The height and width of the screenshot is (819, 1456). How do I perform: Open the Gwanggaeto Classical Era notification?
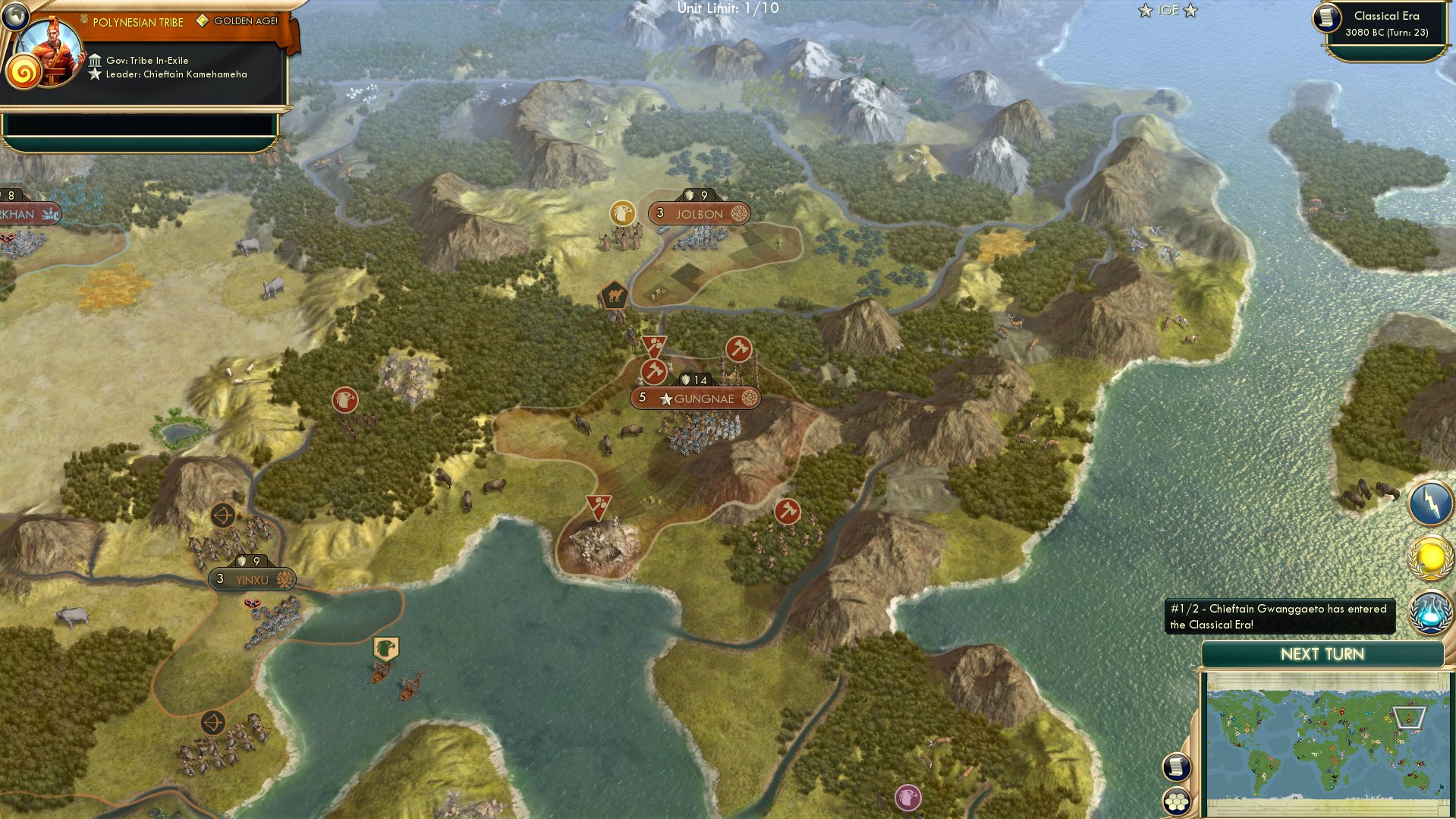tap(1278, 616)
